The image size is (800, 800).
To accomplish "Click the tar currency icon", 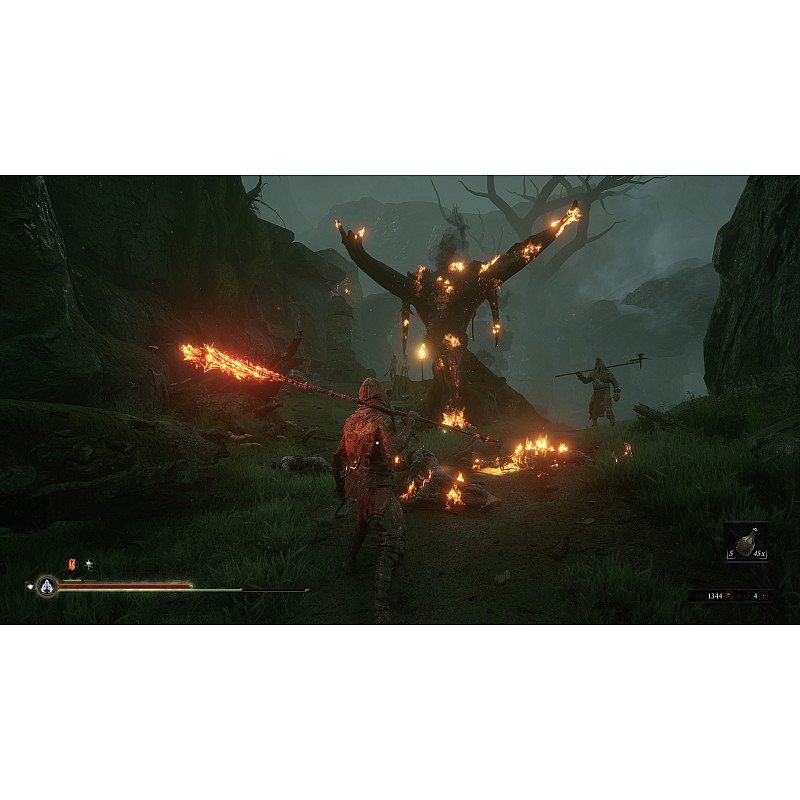I will click(728, 596).
